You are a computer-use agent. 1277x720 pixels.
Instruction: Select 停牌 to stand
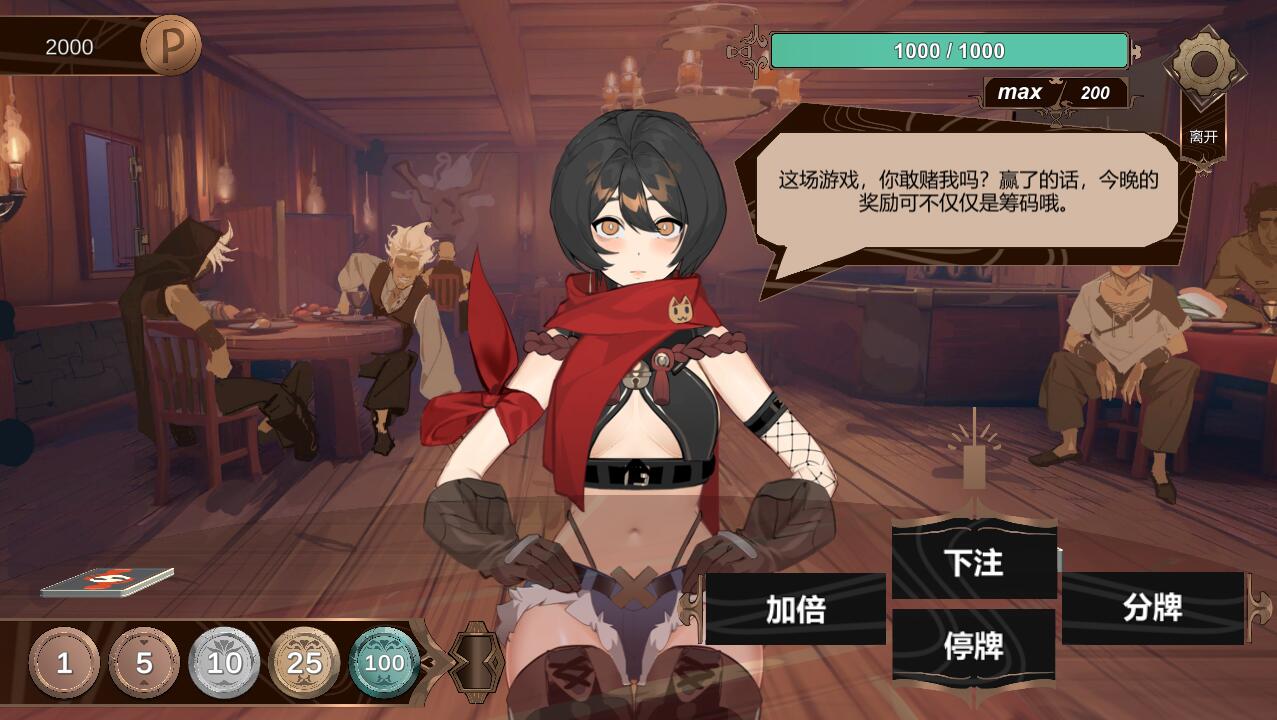(x=974, y=646)
